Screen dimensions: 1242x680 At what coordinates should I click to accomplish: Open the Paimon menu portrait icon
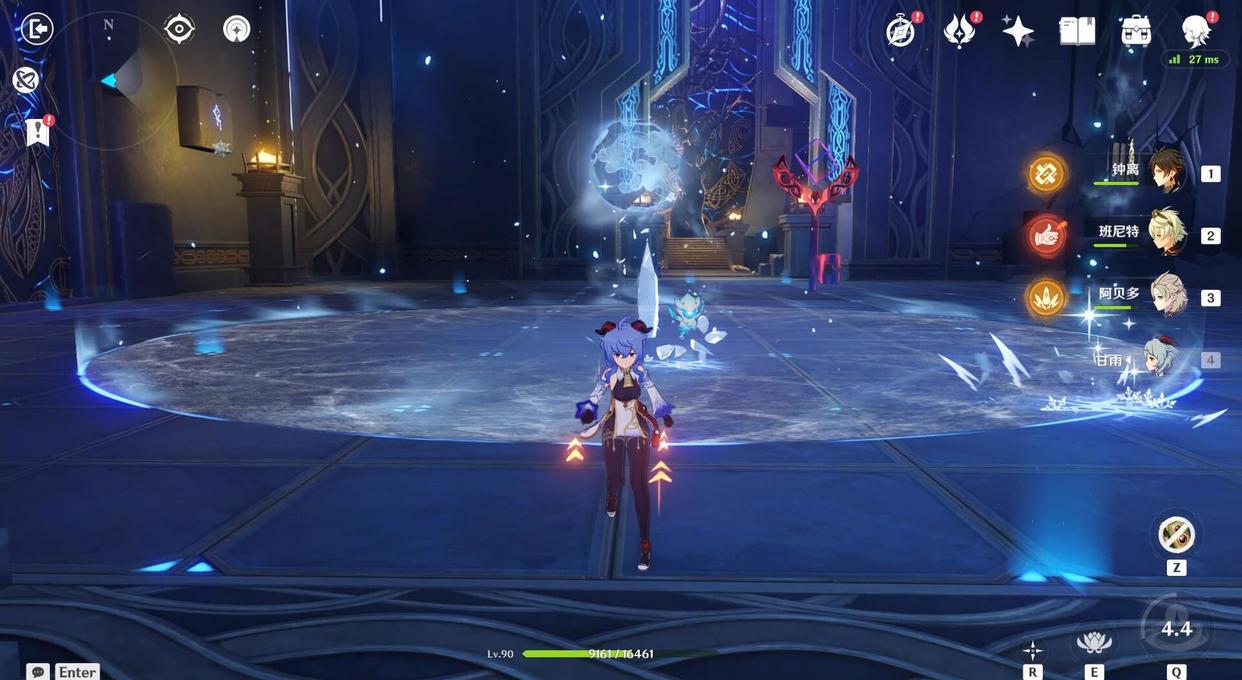click(1196, 31)
